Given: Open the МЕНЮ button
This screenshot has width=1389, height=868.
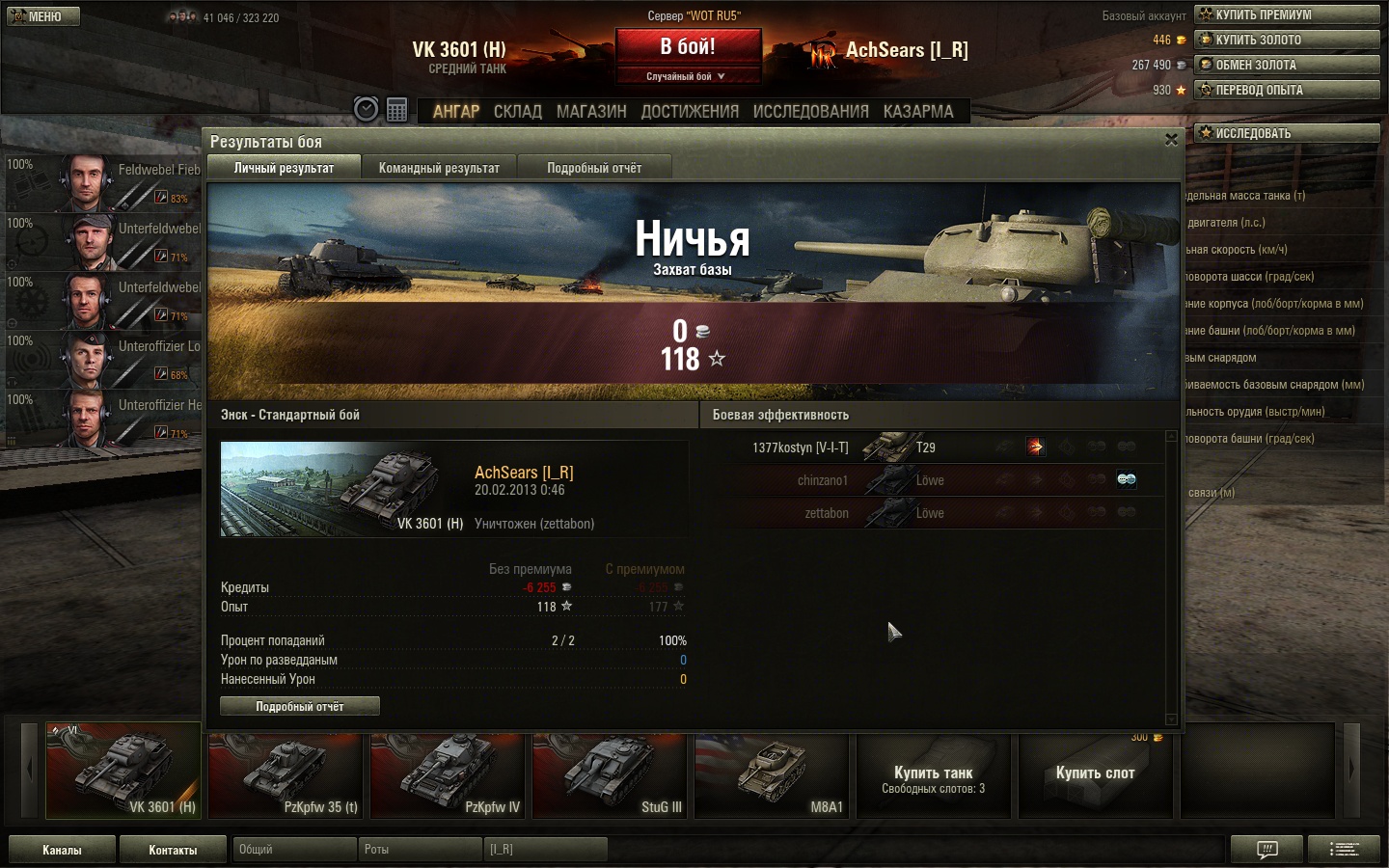Looking at the screenshot, I should [x=41, y=16].
